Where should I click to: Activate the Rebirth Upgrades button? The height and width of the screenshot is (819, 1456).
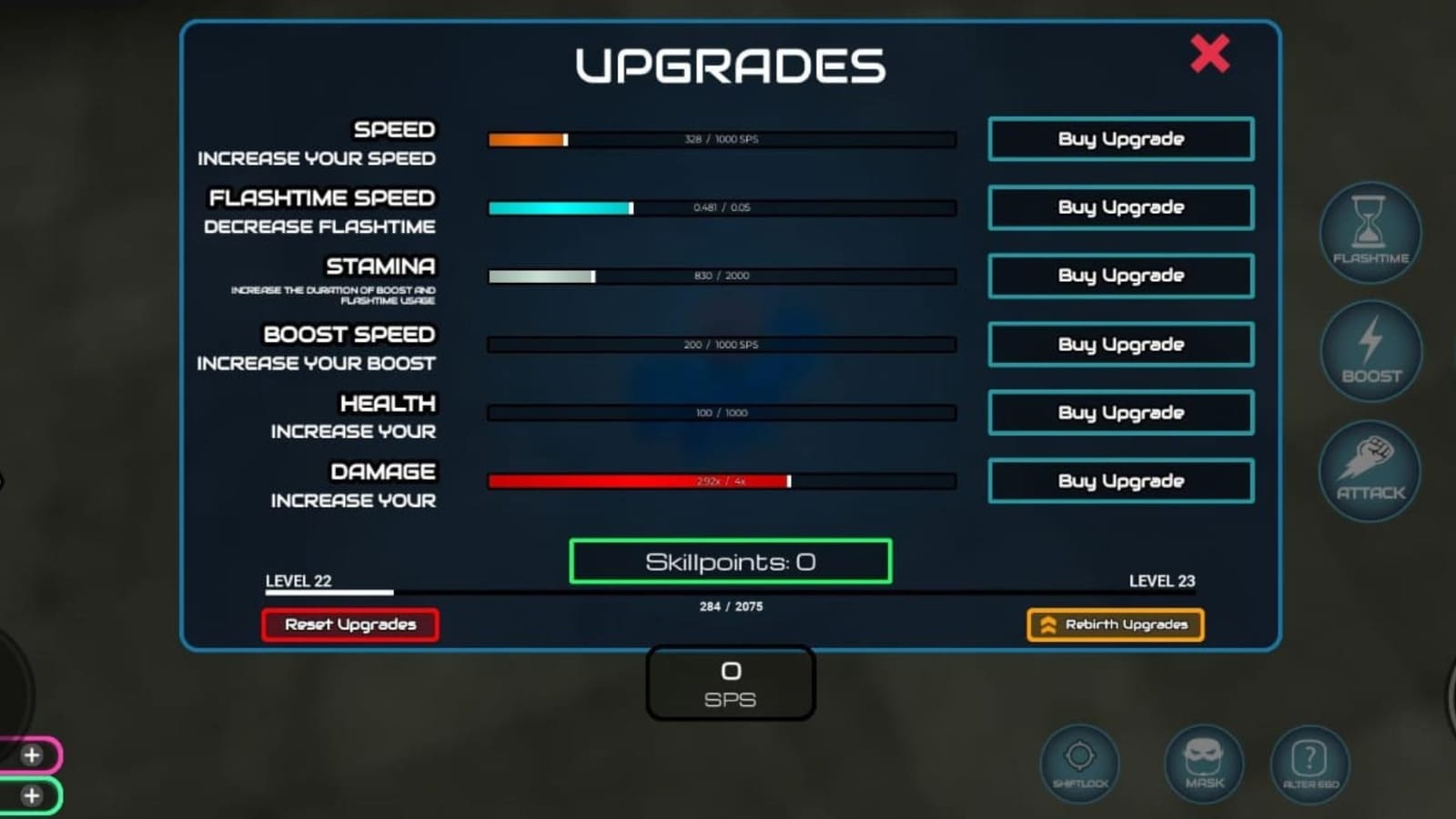1114,624
